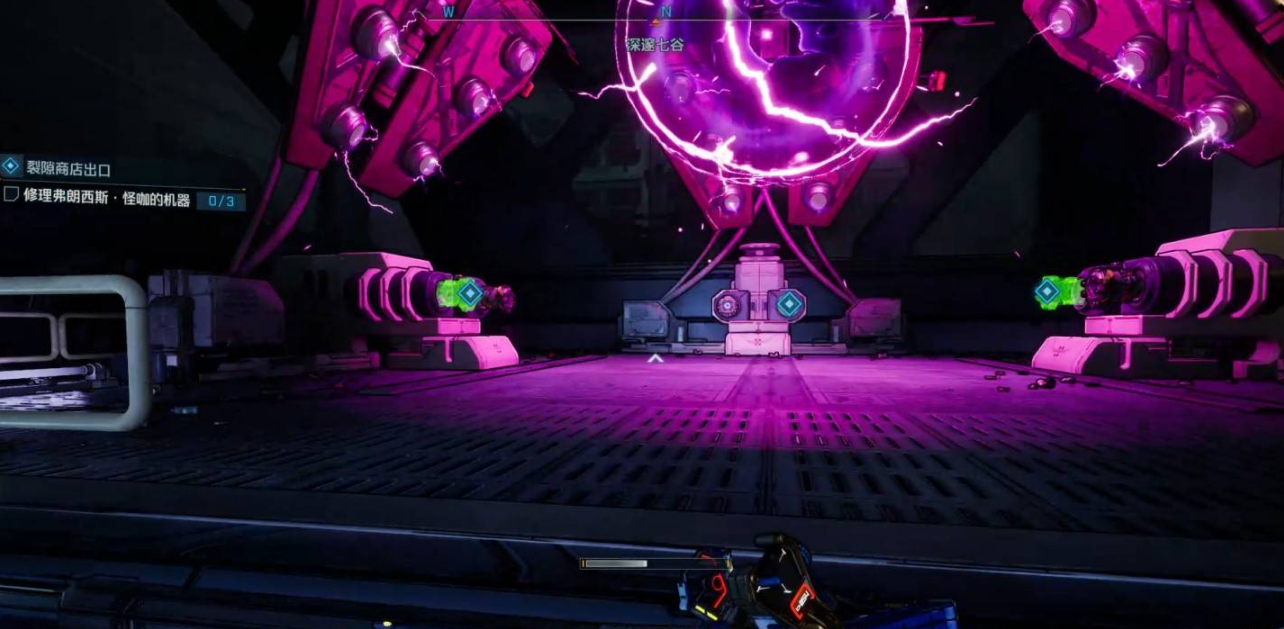Click the diamond mission icon beside 裂隙商店出口
The width and height of the screenshot is (1284, 629).
(11, 166)
